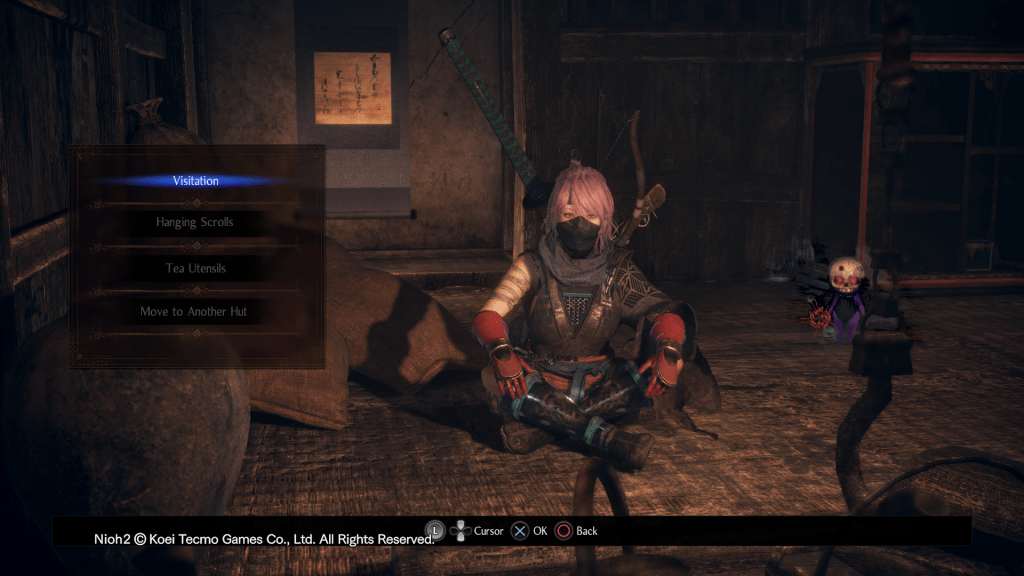This screenshot has width=1024, height=576.
Task: Open the Hanging Scrolls option
Action: pyautogui.click(x=195, y=222)
